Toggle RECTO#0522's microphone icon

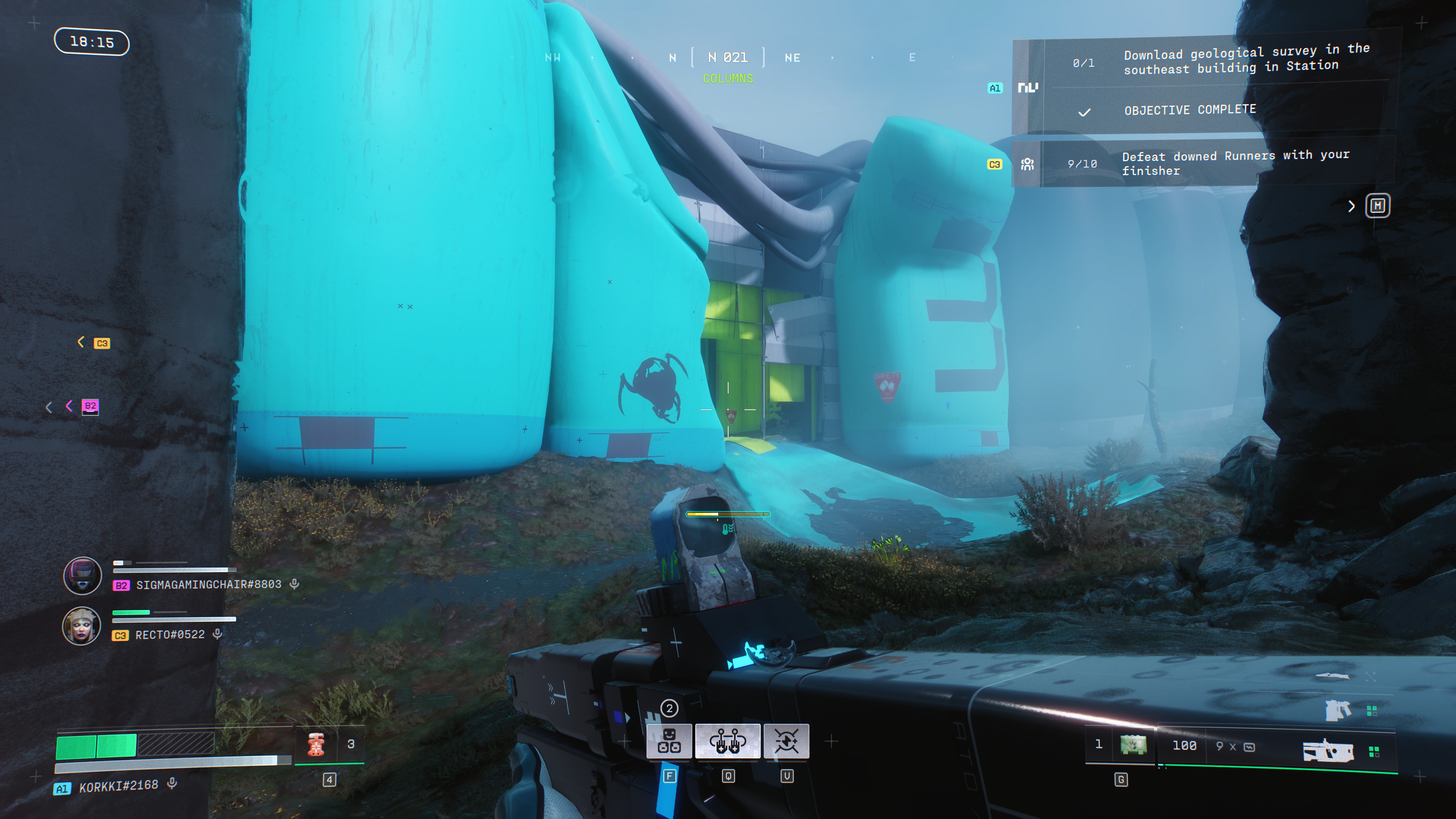pyautogui.click(x=217, y=634)
